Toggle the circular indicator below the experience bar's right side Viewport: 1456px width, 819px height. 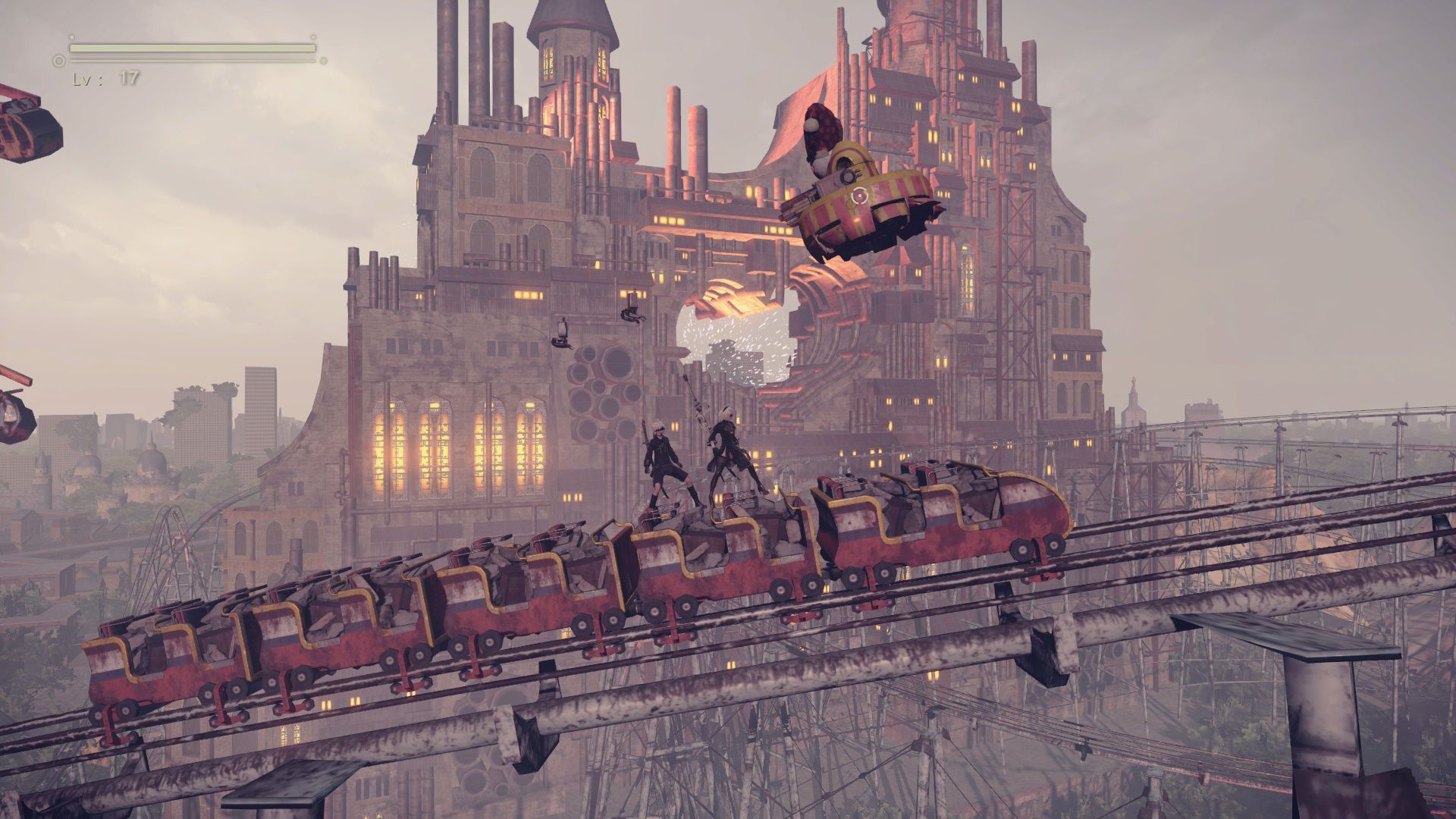tap(323, 60)
